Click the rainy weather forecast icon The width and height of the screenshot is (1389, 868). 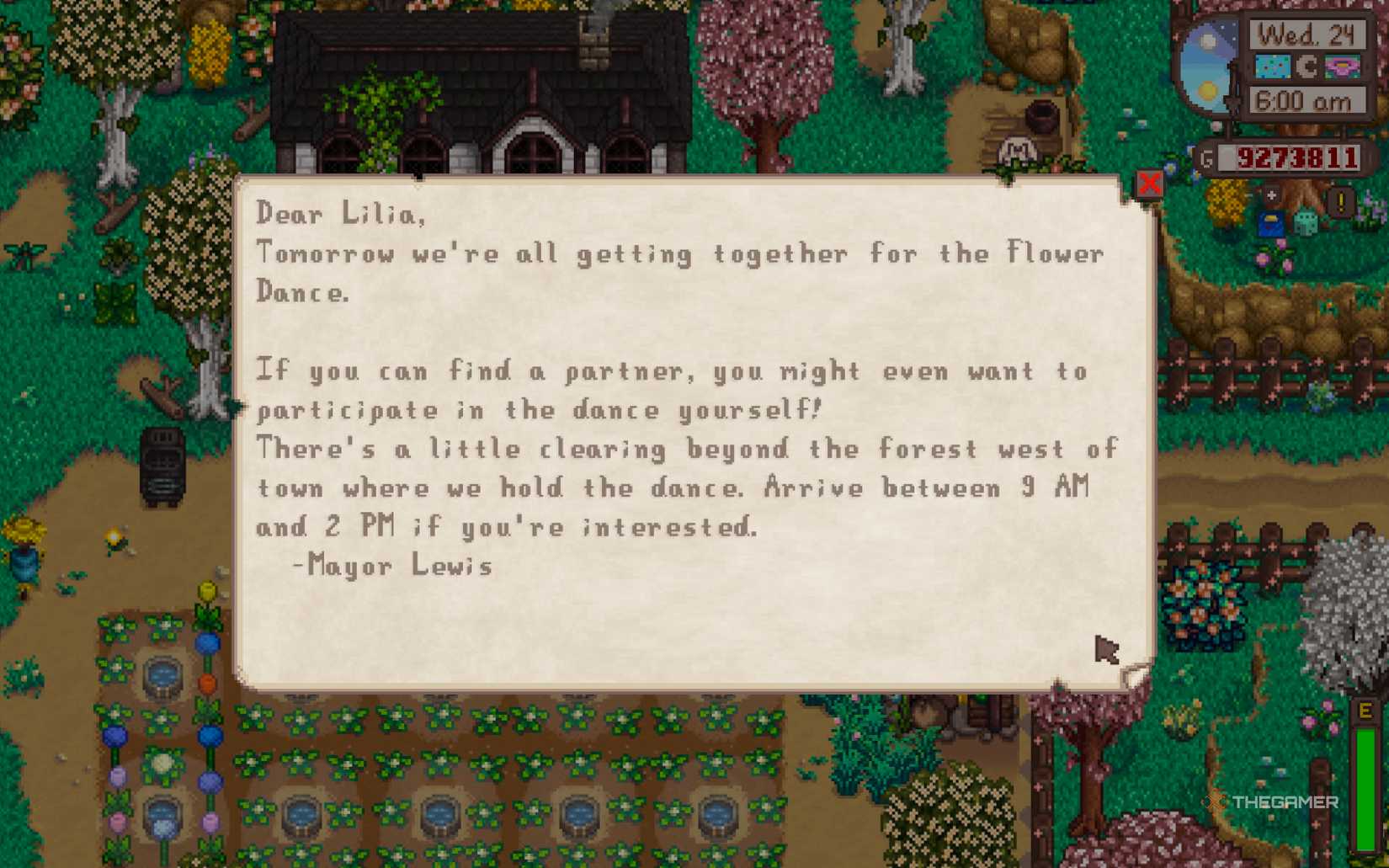1272,66
